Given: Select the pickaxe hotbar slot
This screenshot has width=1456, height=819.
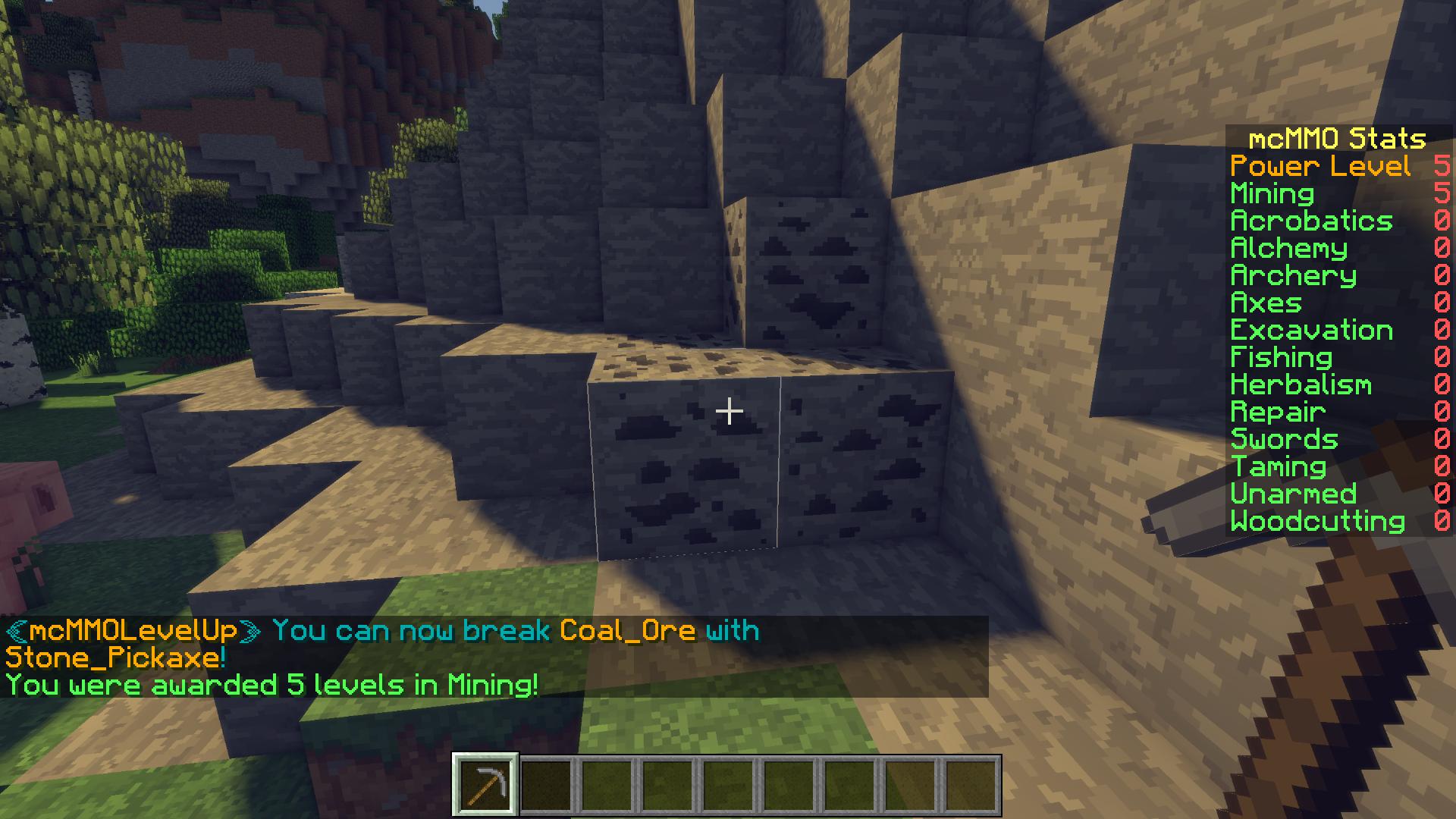Looking at the screenshot, I should click(x=485, y=784).
